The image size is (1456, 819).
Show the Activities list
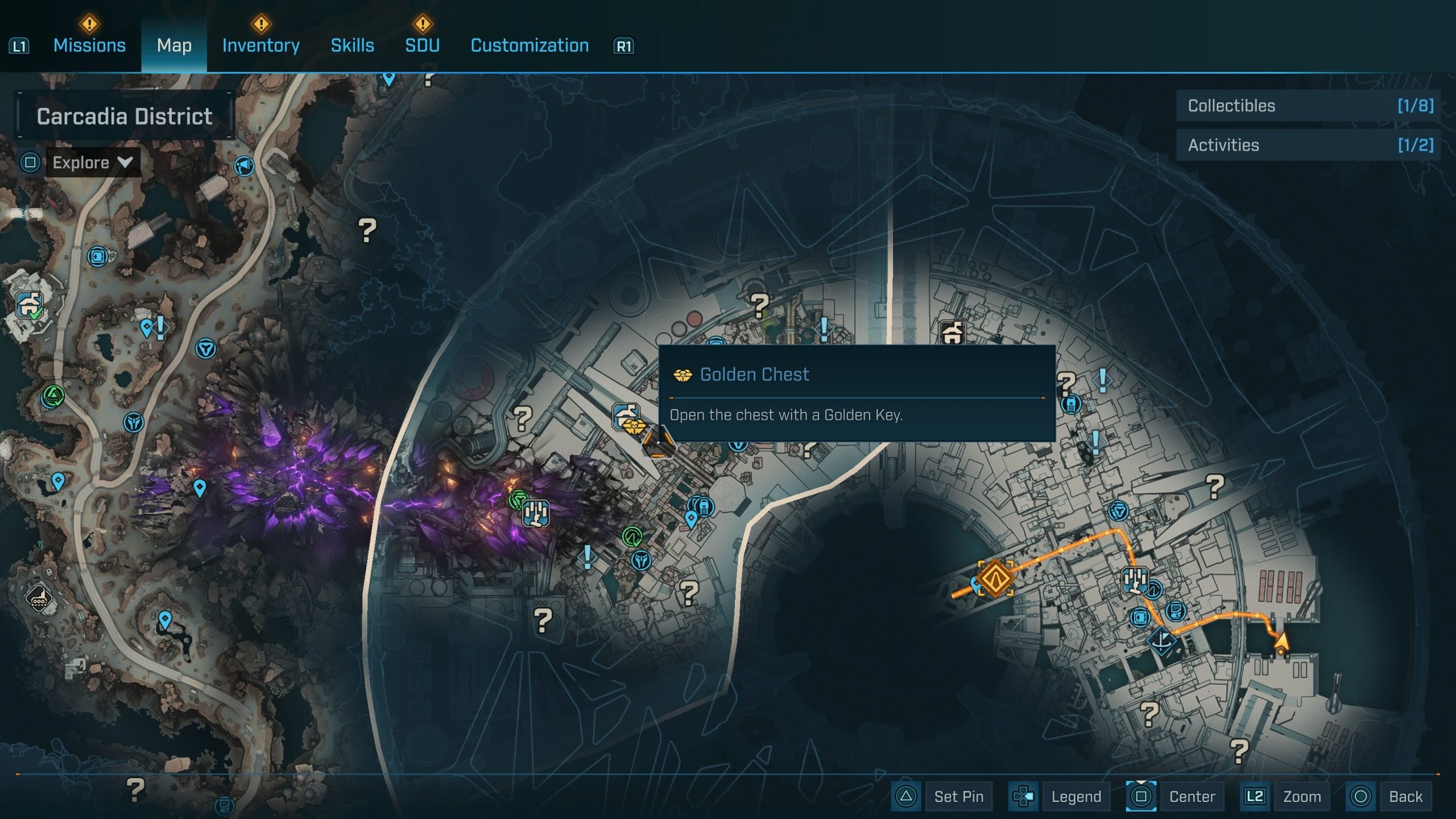click(1308, 145)
